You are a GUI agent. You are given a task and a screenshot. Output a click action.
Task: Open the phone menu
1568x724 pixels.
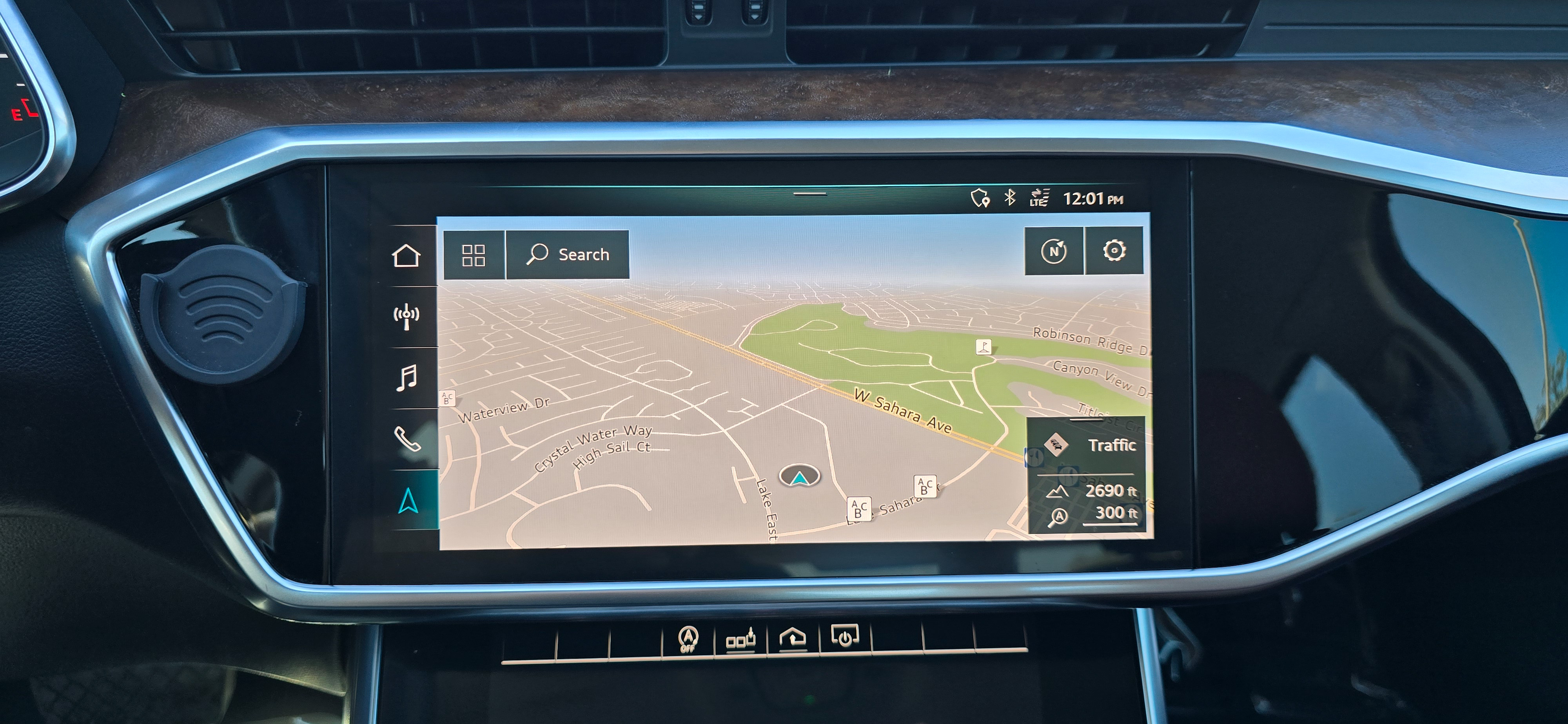pyautogui.click(x=407, y=439)
